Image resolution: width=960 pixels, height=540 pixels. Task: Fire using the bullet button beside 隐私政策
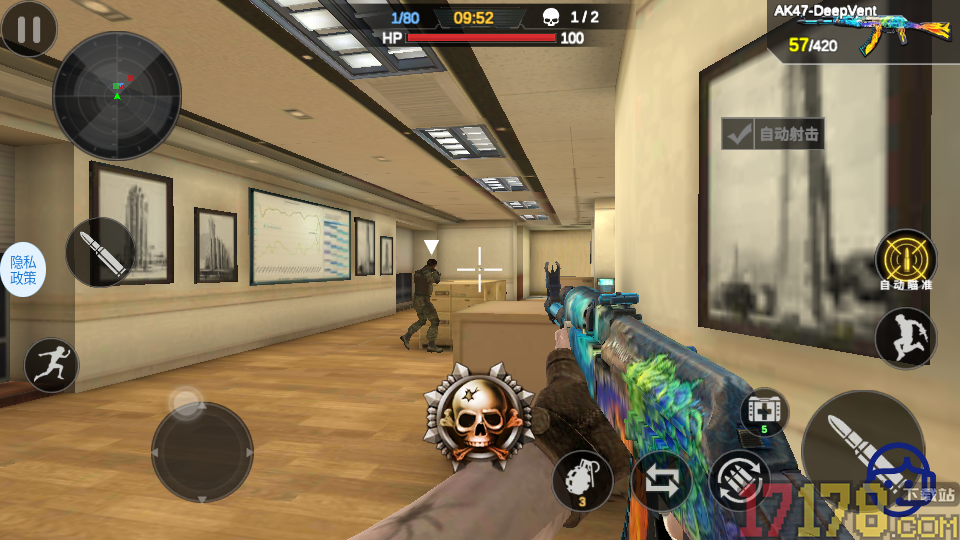tap(100, 252)
